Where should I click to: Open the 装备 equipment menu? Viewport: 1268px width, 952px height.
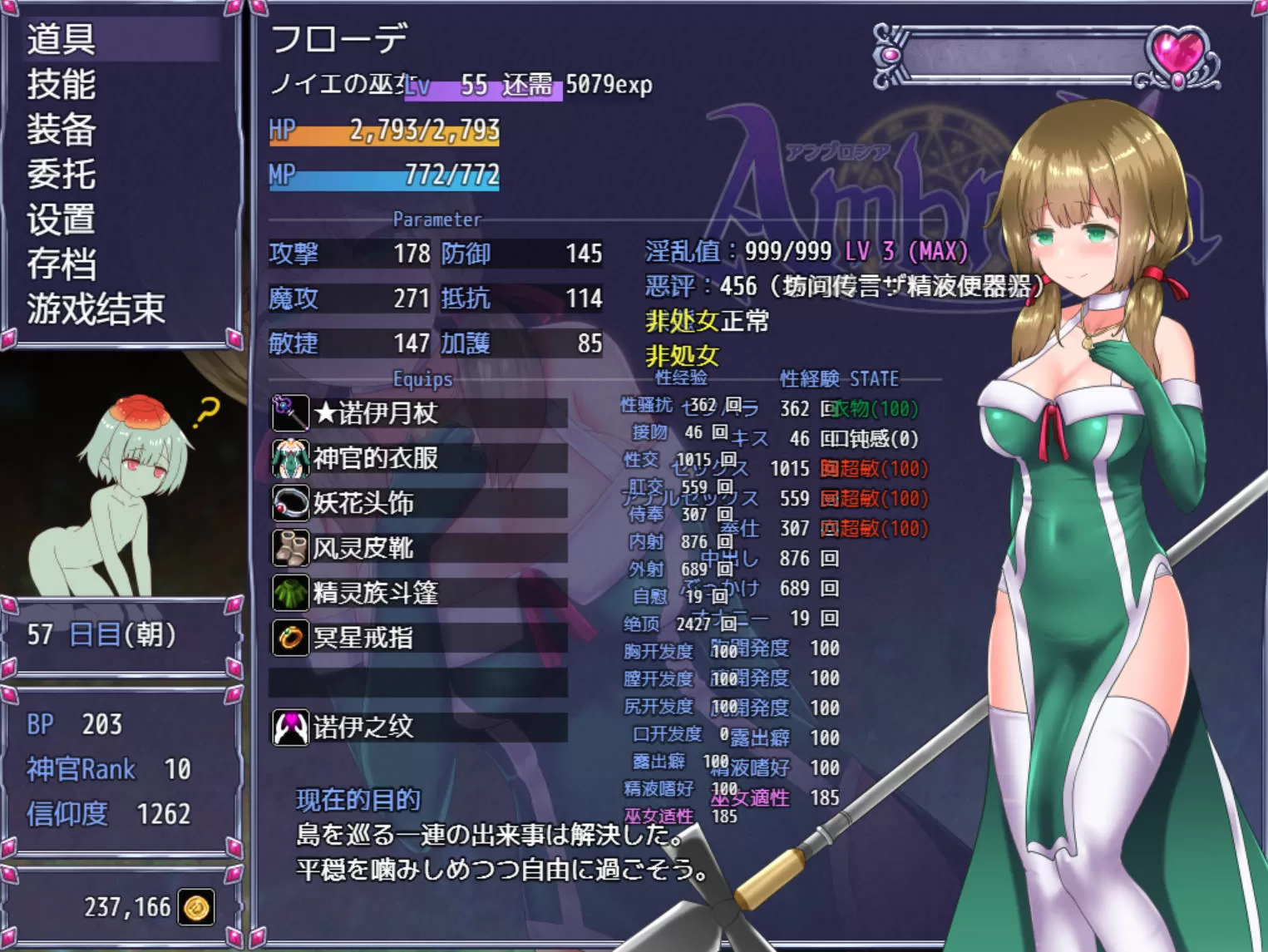click(x=62, y=129)
